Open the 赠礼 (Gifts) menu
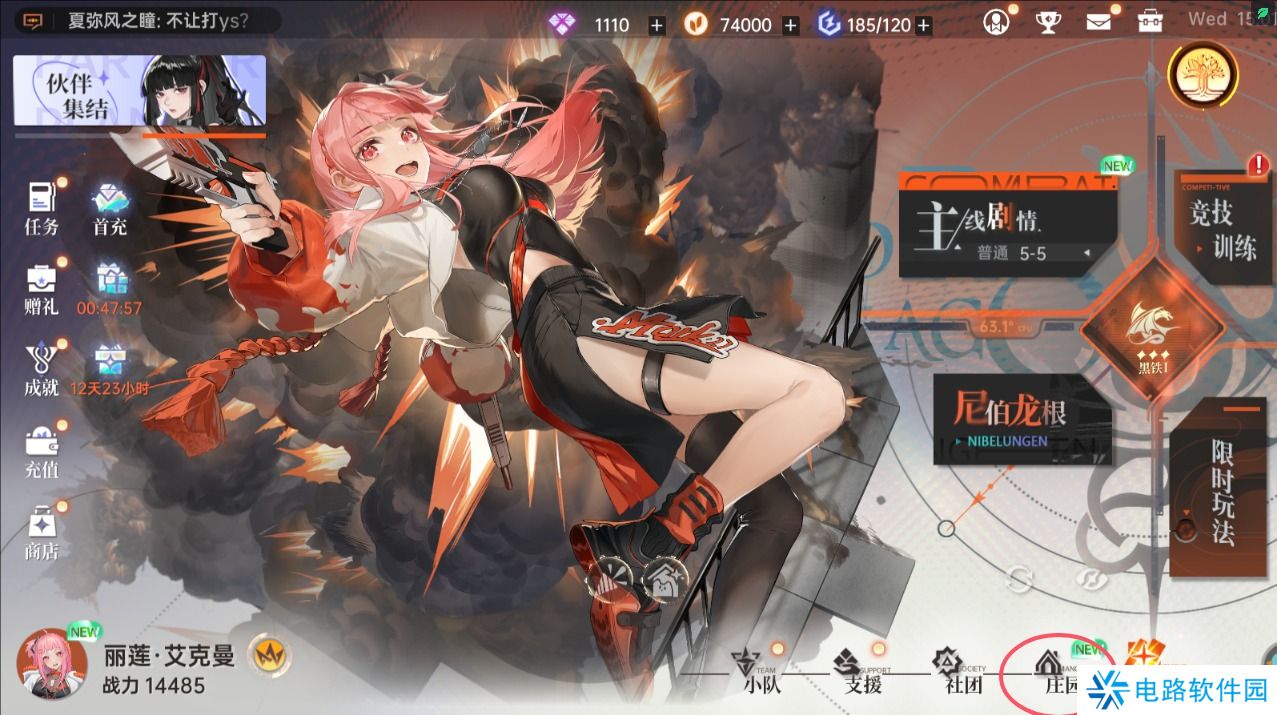The width and height of the screenshot is (1277, 715). [x=42, y=287]
